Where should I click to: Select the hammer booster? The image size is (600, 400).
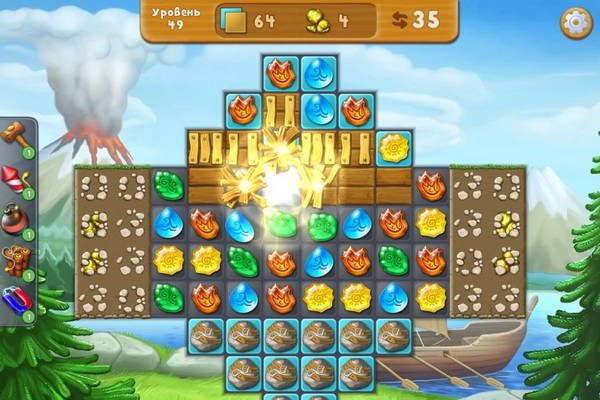tap(16, 136)
